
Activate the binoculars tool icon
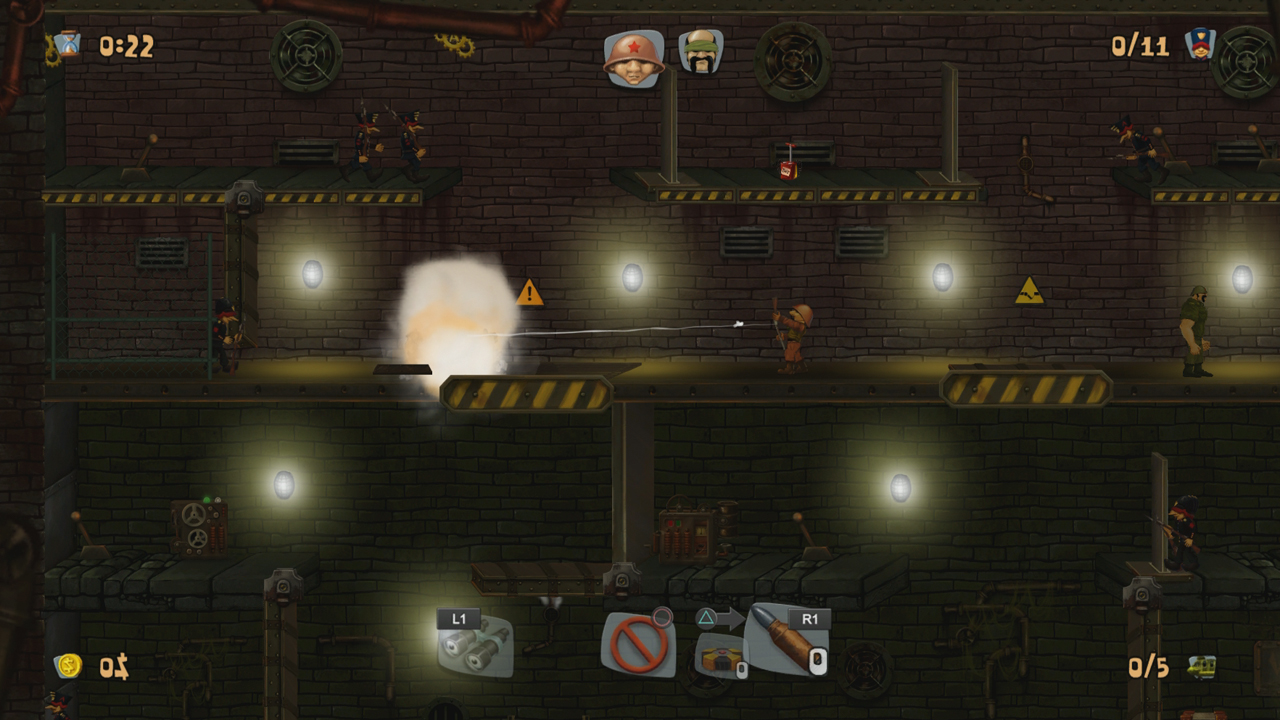pos(475,647)
